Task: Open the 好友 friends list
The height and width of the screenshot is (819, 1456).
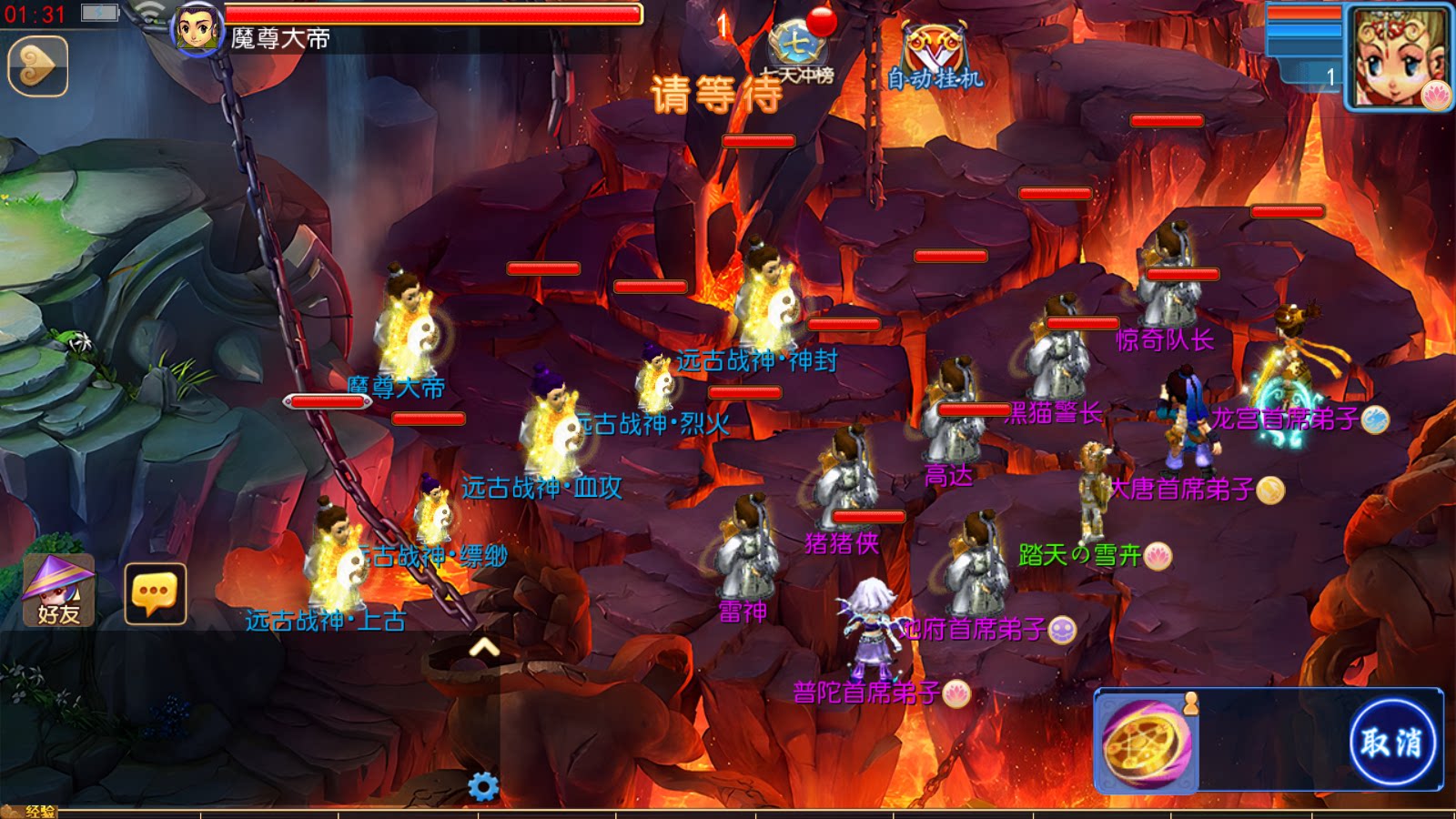Action: [x=58, y=591]
